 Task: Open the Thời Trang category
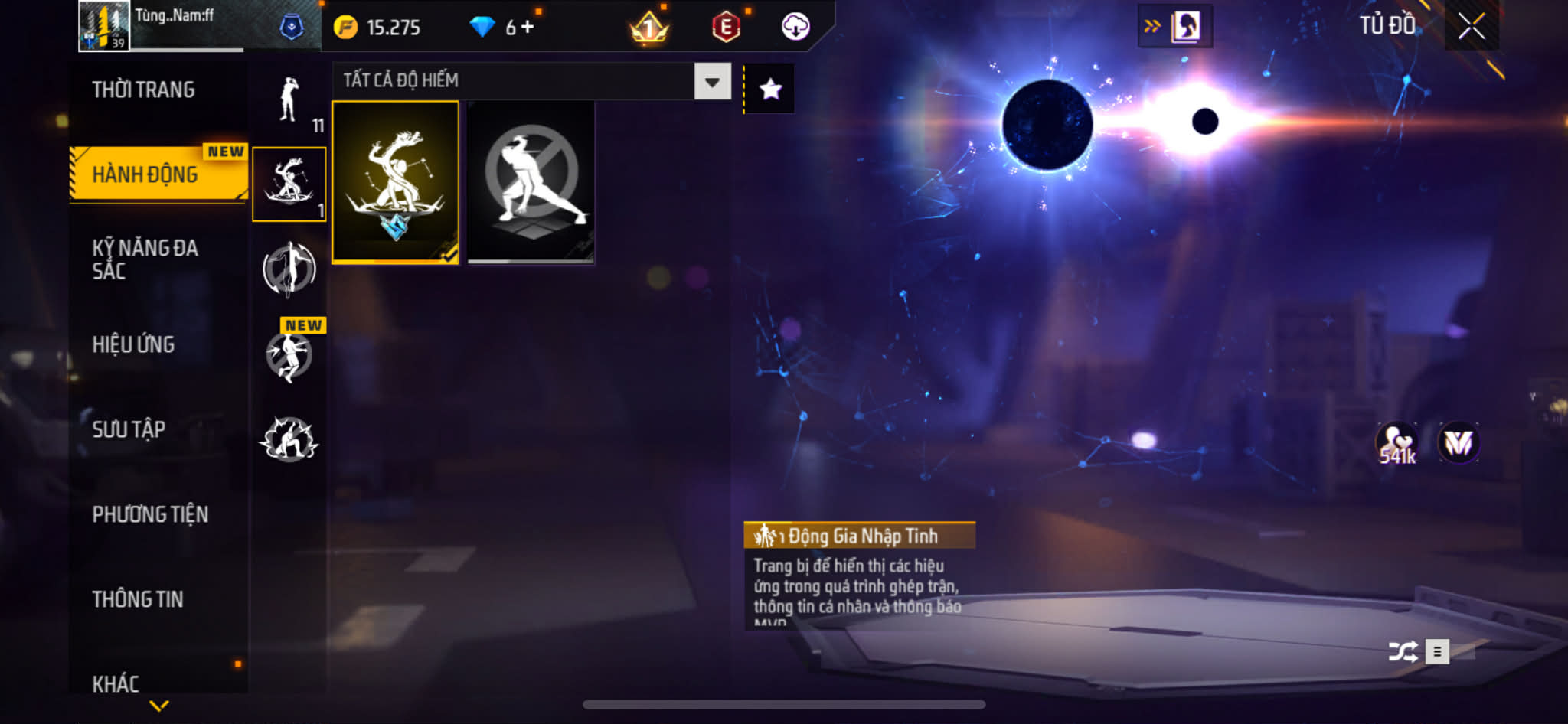143,90
